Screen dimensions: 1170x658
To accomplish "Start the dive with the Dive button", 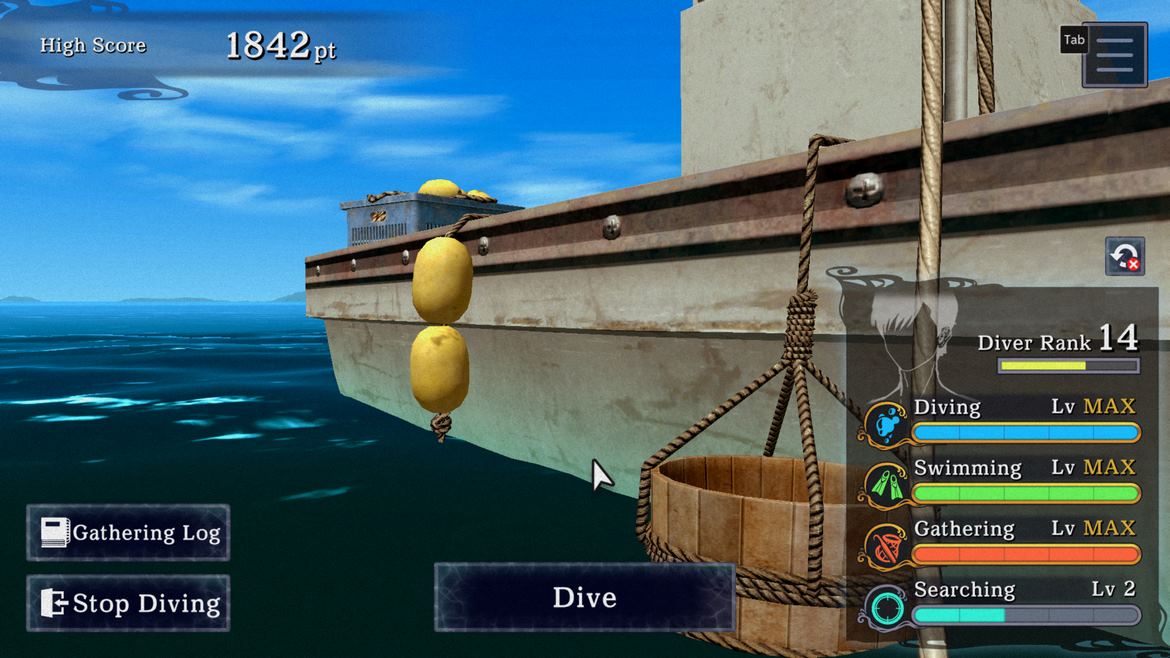I will 584,597.
